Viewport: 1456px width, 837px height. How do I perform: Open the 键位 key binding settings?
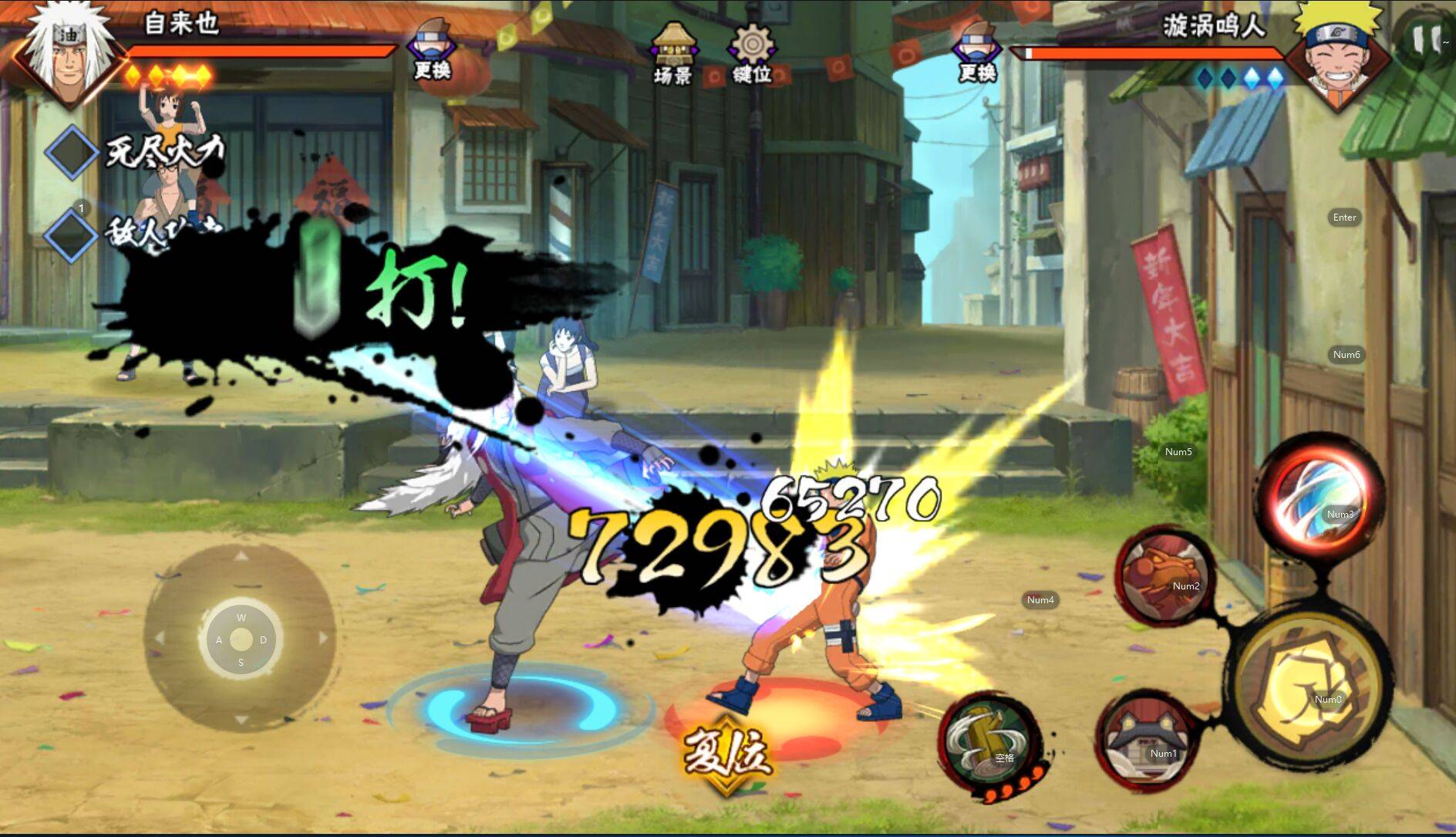pyautogui.click(x=752, y=54)
